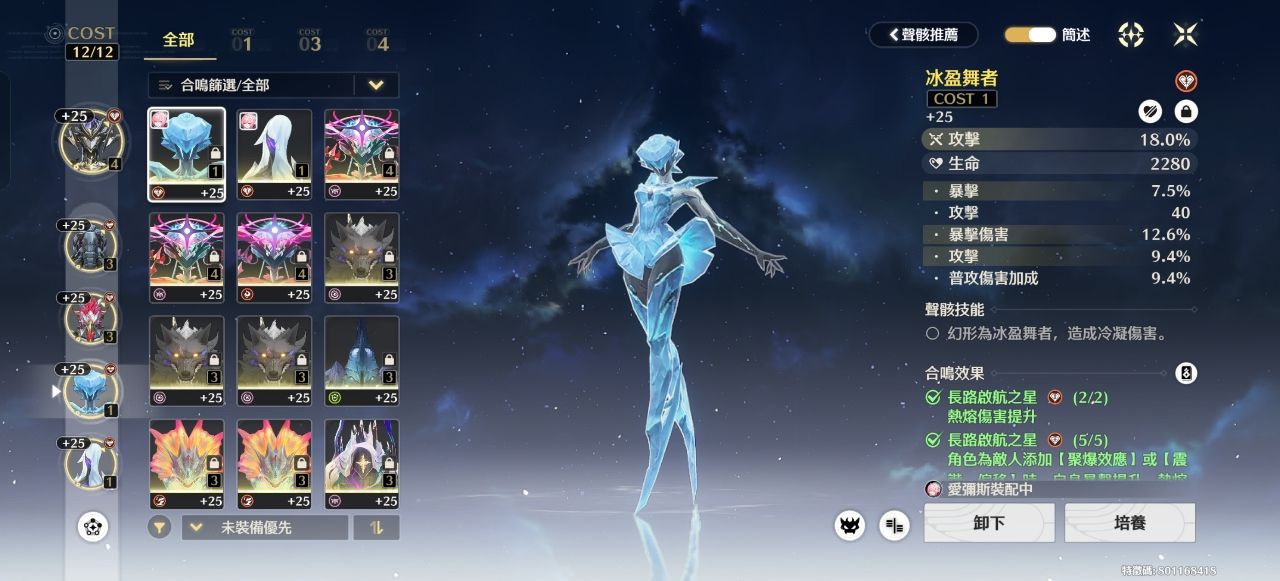
Task: Switch to the COST 3 tab
Action: click(310, 41)
